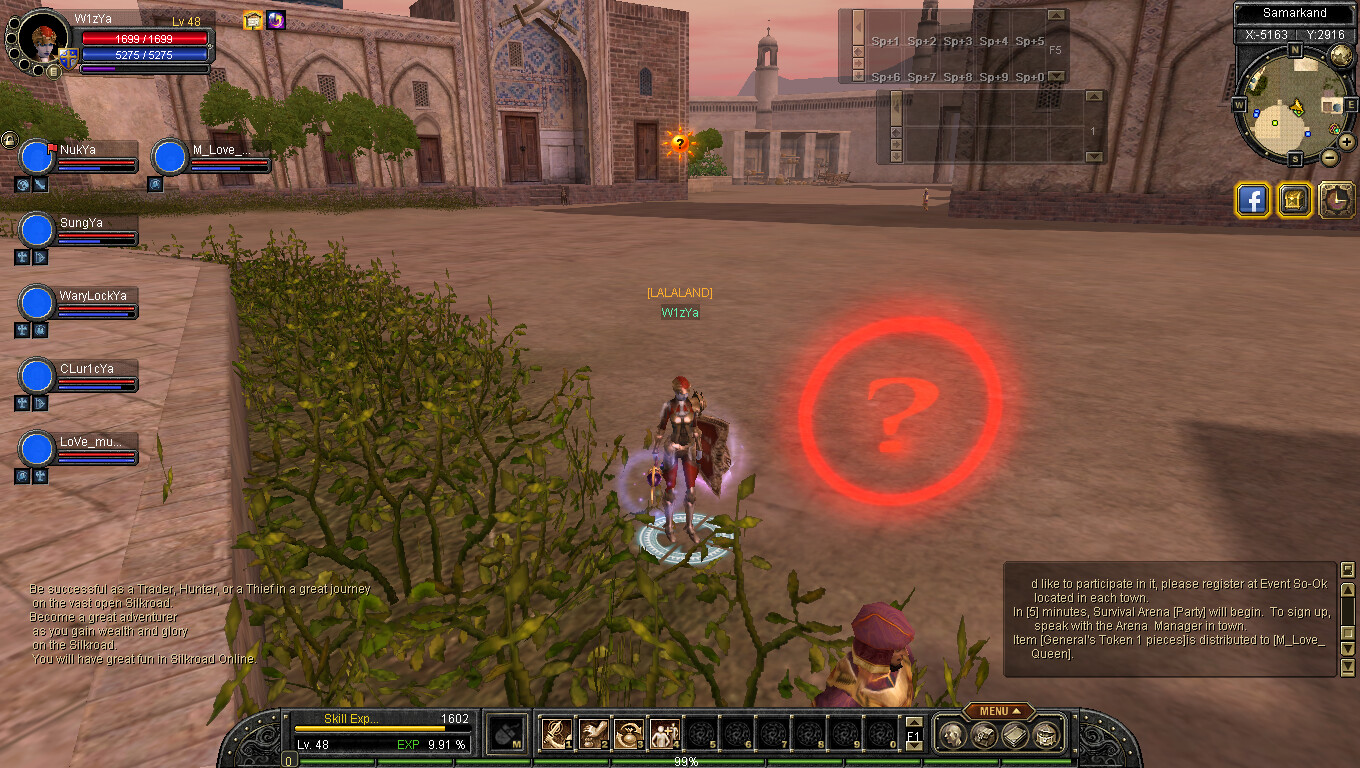Open the clock event timer icon
Image resolution: width=1360 pixels, height=768 pixels.
[1336, 200]
